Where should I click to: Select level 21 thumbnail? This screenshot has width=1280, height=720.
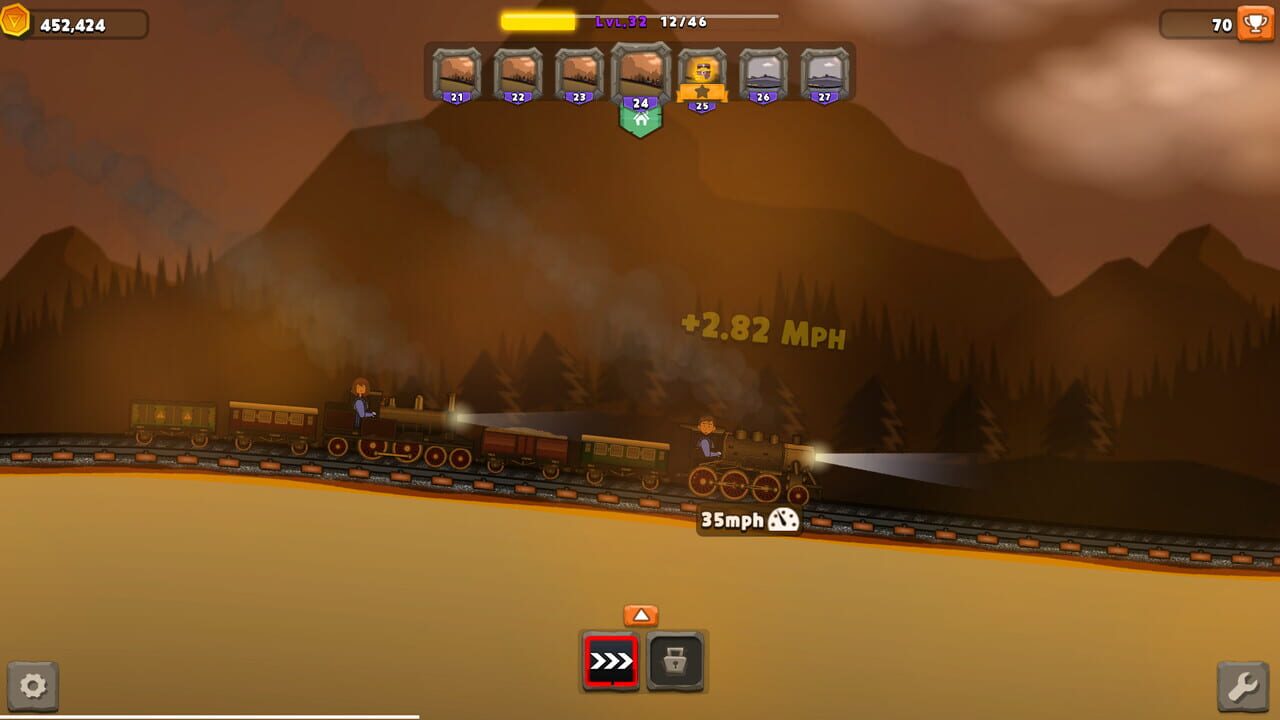[x=455, y=74]
